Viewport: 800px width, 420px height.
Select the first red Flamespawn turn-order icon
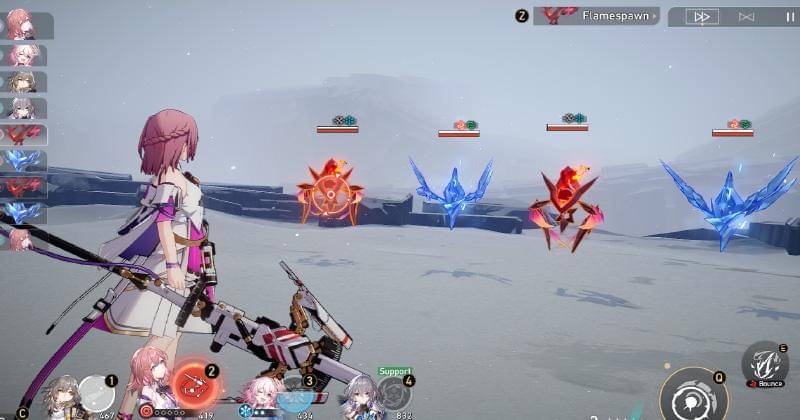20,134
